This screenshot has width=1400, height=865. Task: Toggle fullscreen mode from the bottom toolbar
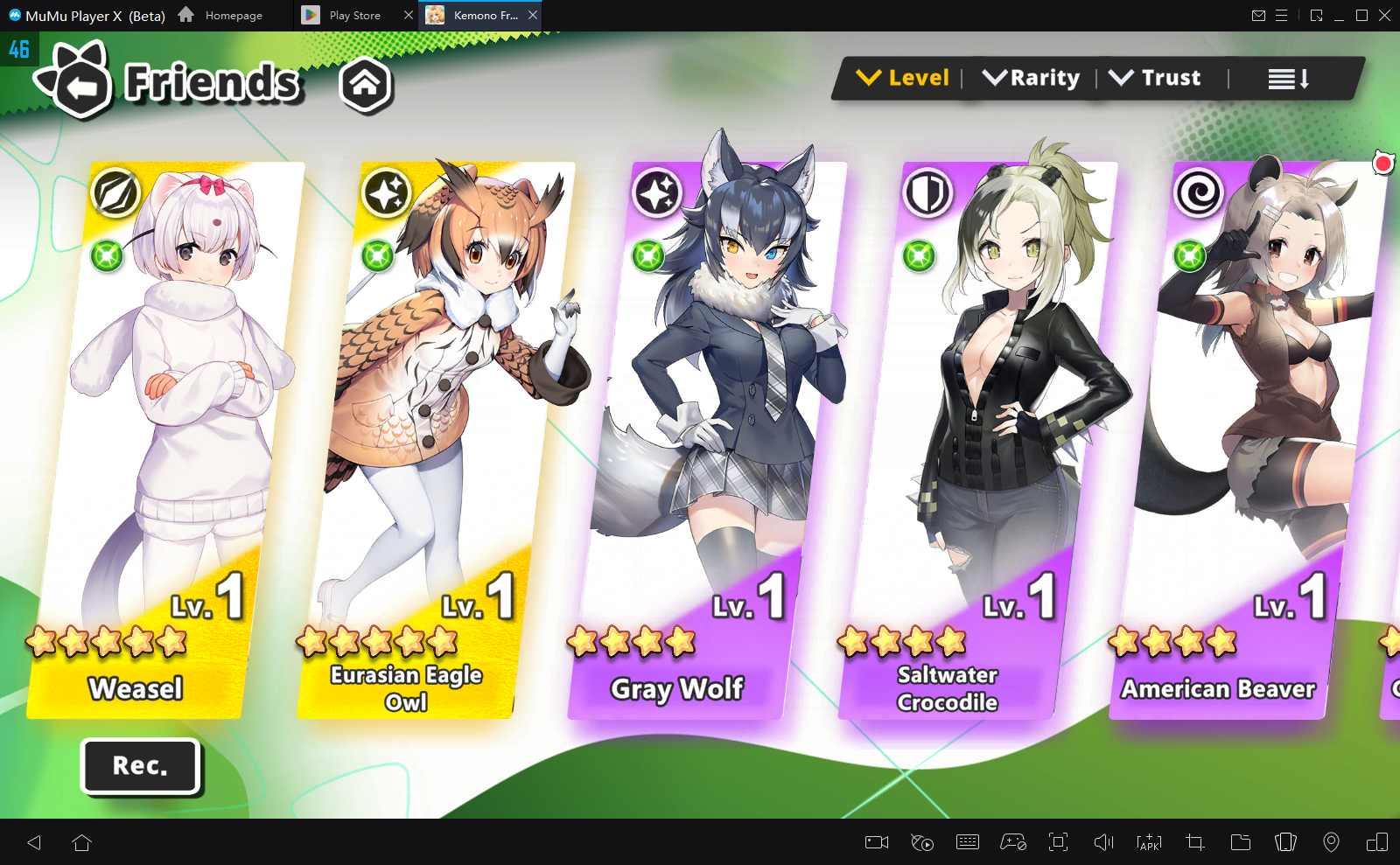point(1058,842)
